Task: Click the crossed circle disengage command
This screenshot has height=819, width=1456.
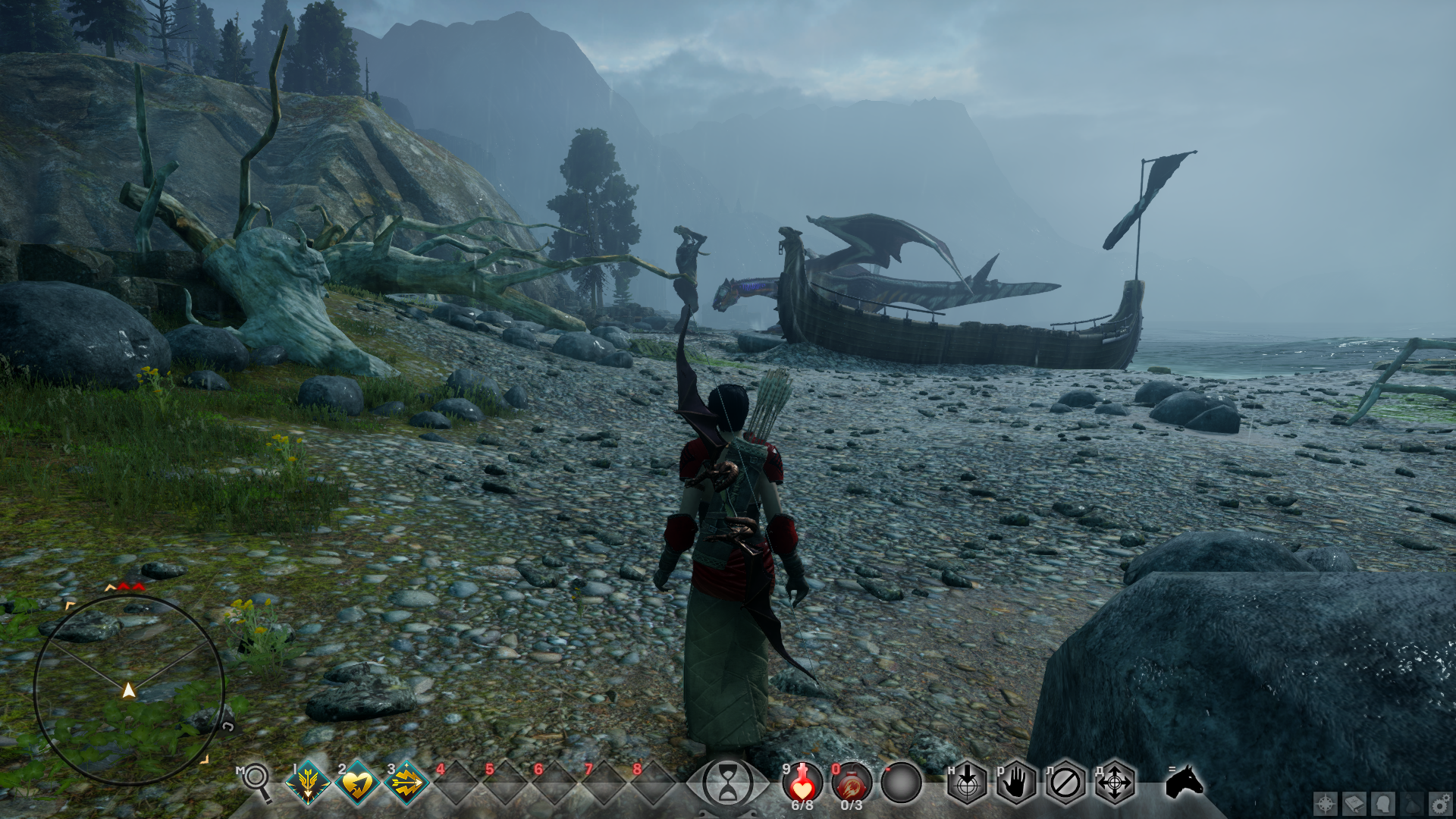Action: coord(1065,783)
